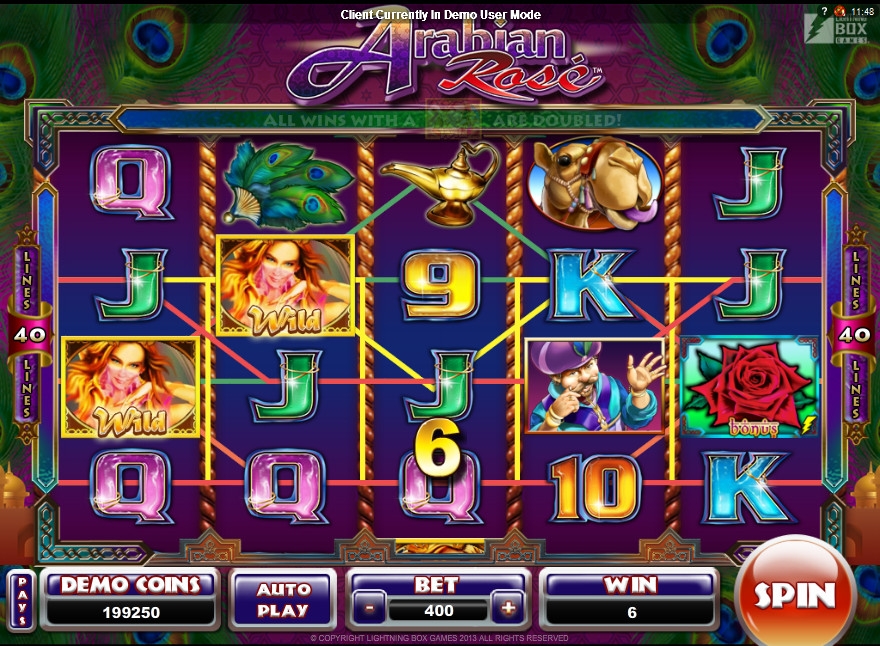880x646 pixels.
Task: Spin the reels with the red SPIN button
Action: 794,595
